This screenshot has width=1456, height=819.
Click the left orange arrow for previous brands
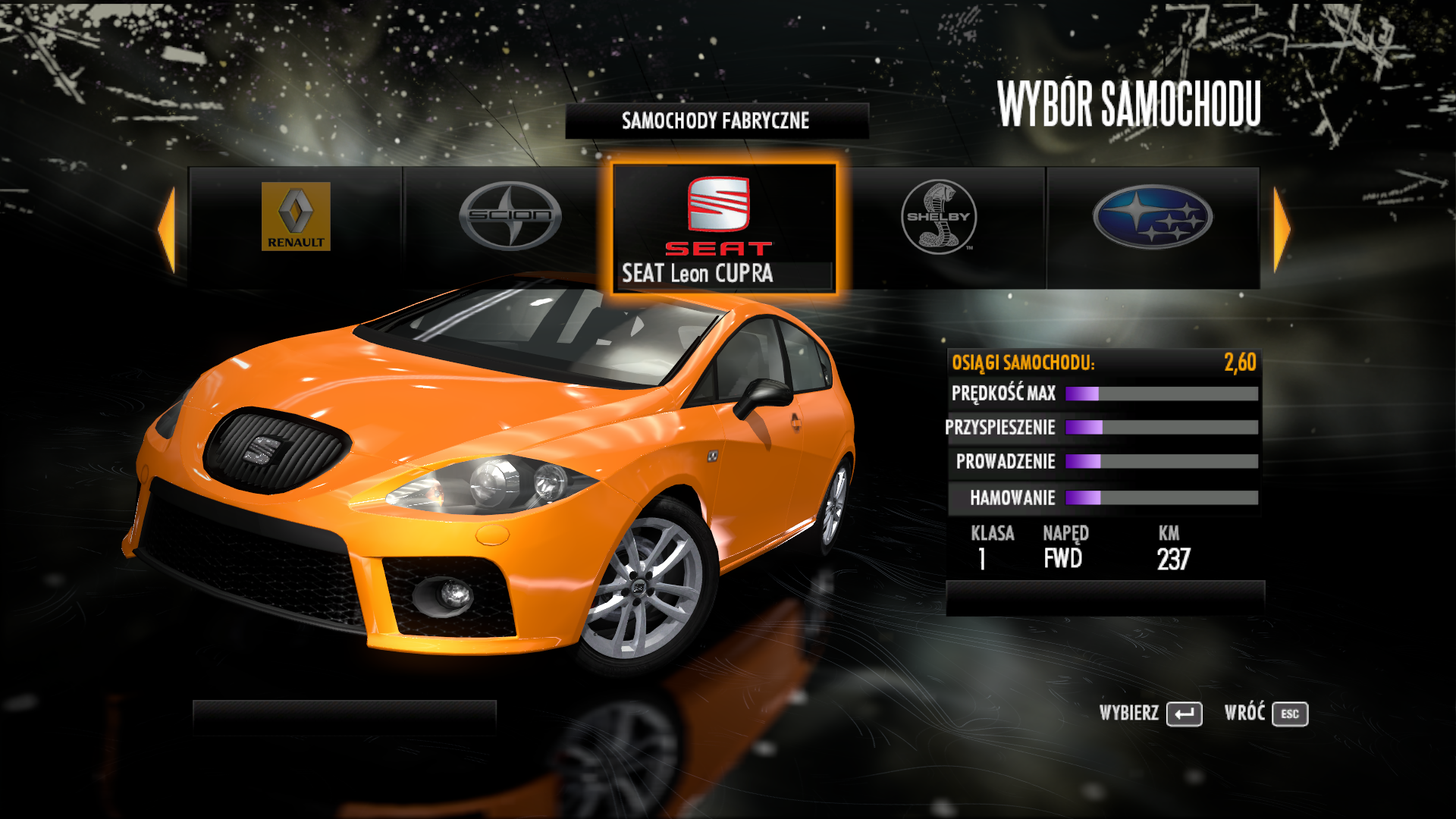click(167, 229)
